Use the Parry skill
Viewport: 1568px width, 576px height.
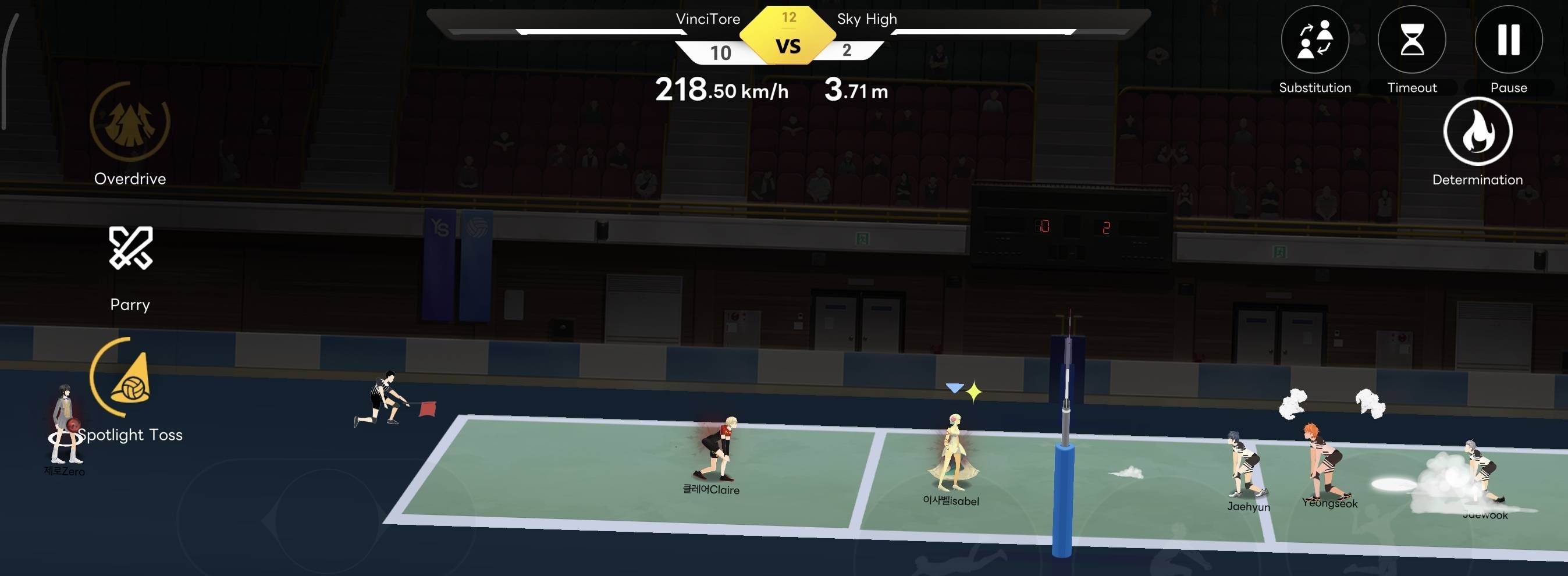coord(130,248)
